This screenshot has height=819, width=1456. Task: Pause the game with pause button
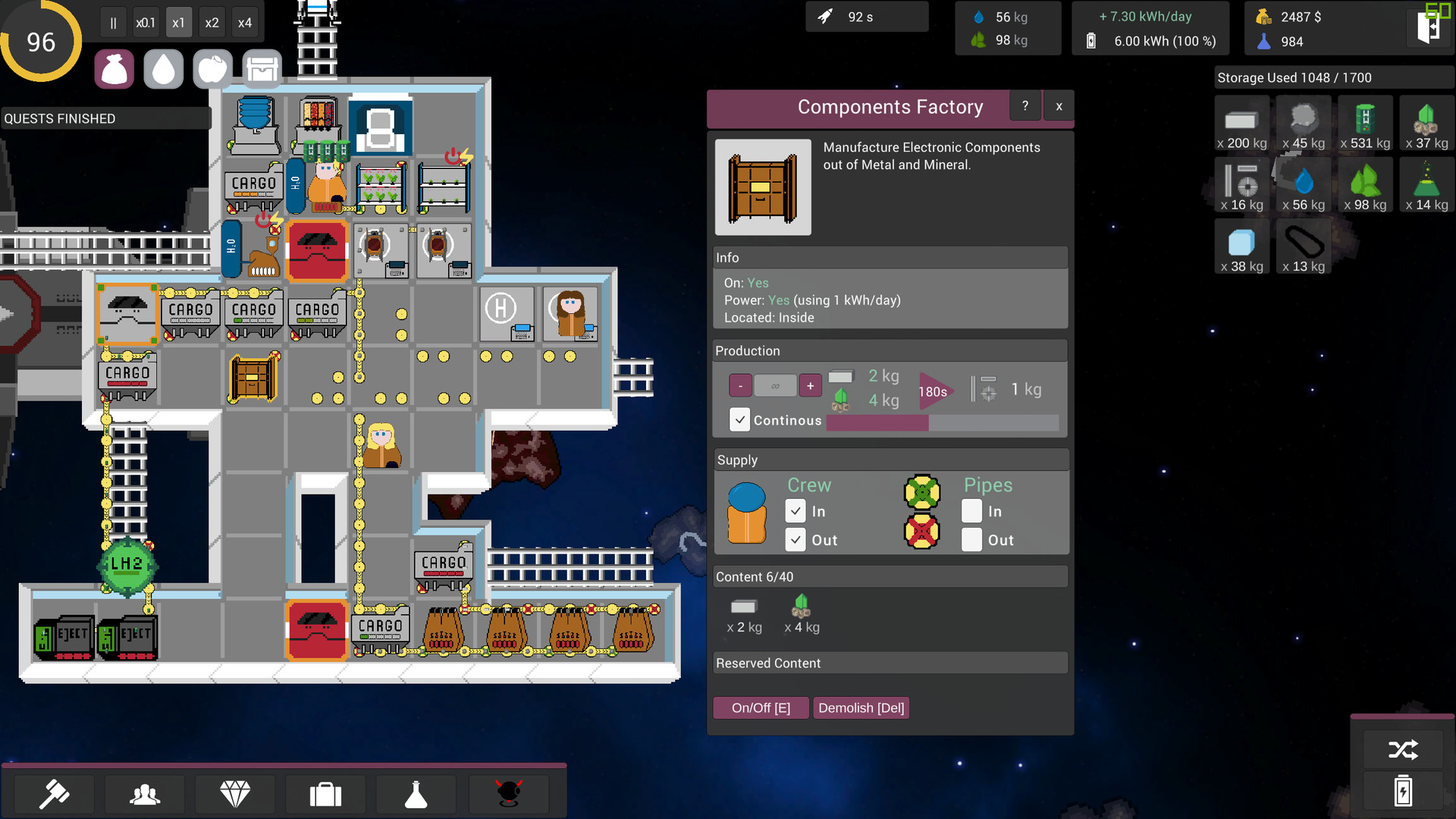[112, 22]
